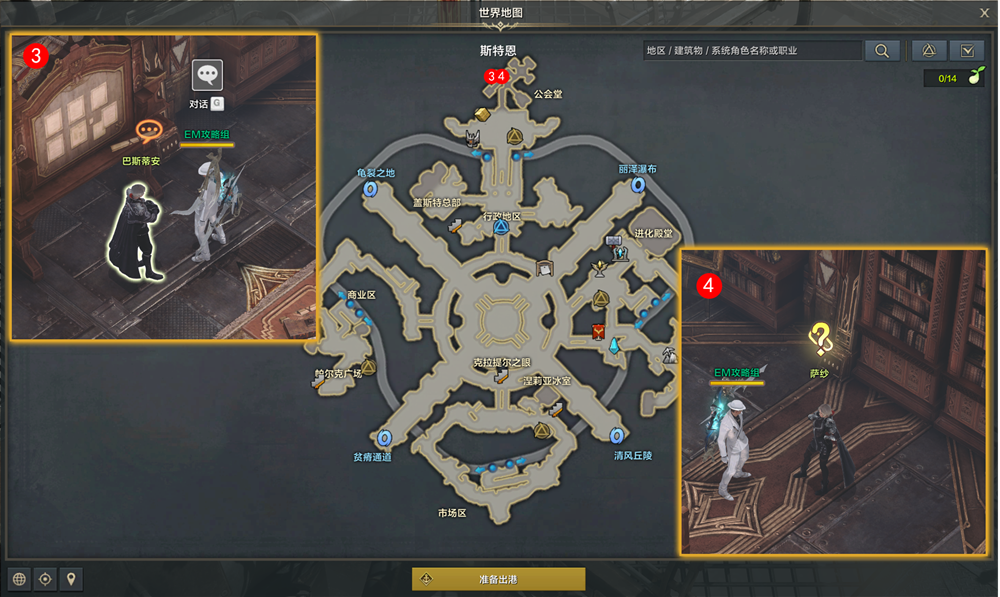Select the 丽泽瀑布 portal marker

(x=636, y=185)
